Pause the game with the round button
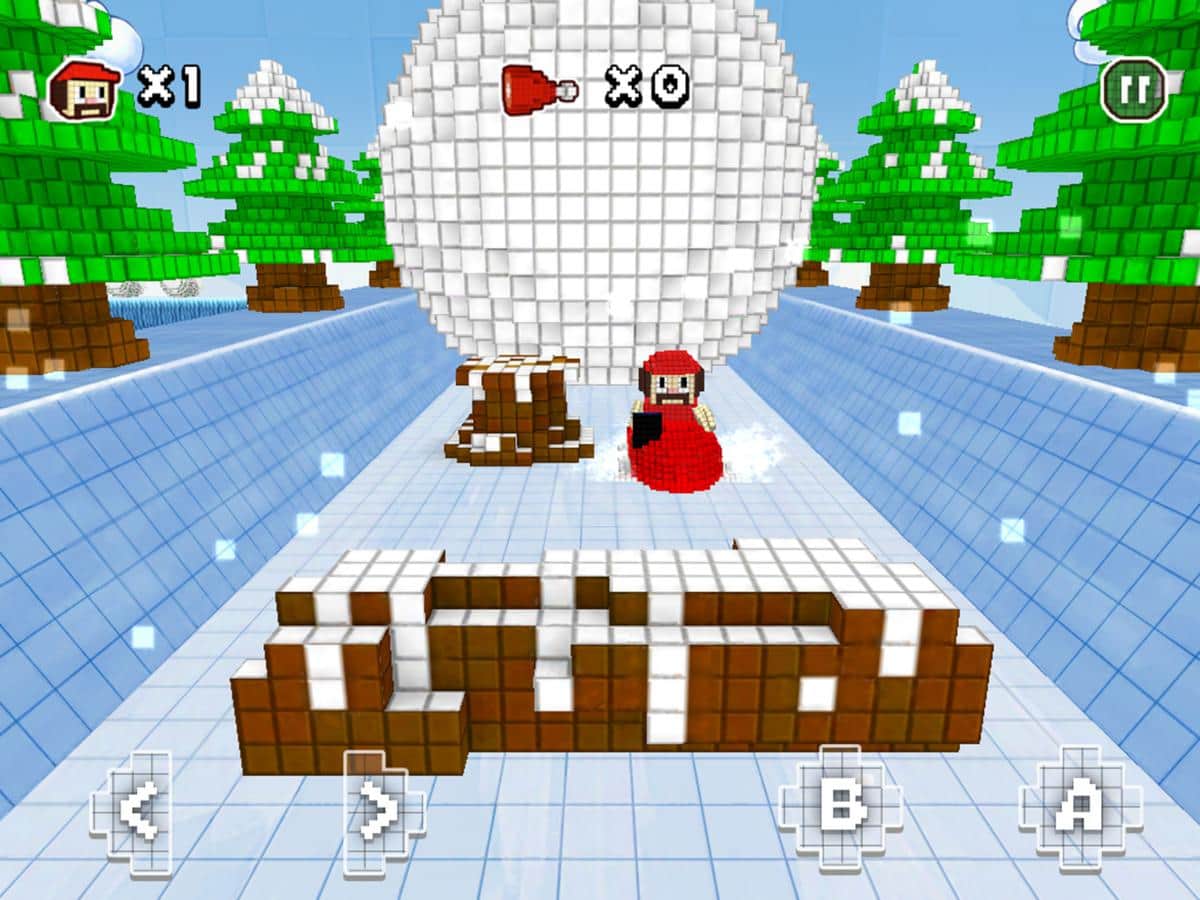The width and height of the screenshot is (1200, 900). pyautogui.click(x=1134, y=90)
